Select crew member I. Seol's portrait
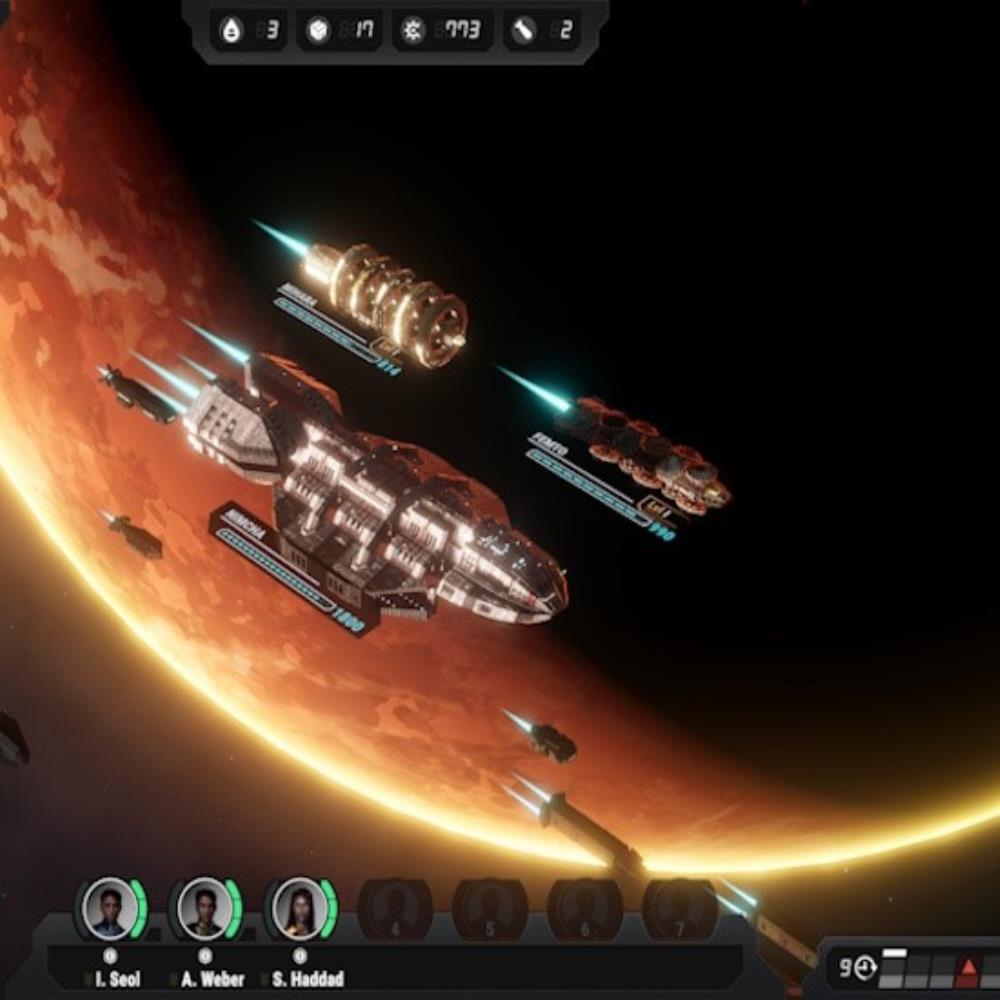Viewport: 1000px width, 1000px height. pyautogui.click(x=109, y=908)
